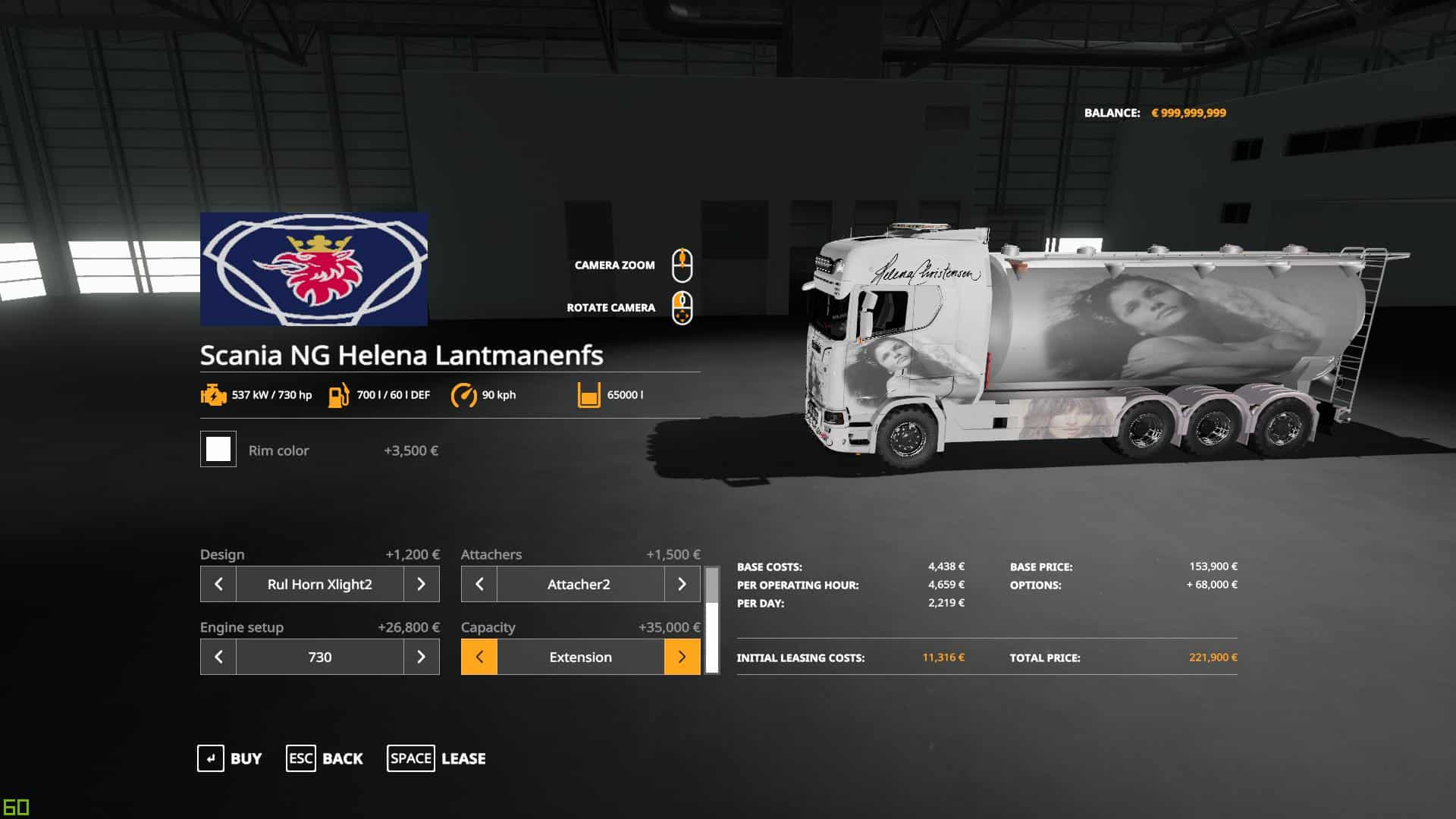Click the configuration options scrollbar
Screen dimensions: 1456x819
click(712, 620)
